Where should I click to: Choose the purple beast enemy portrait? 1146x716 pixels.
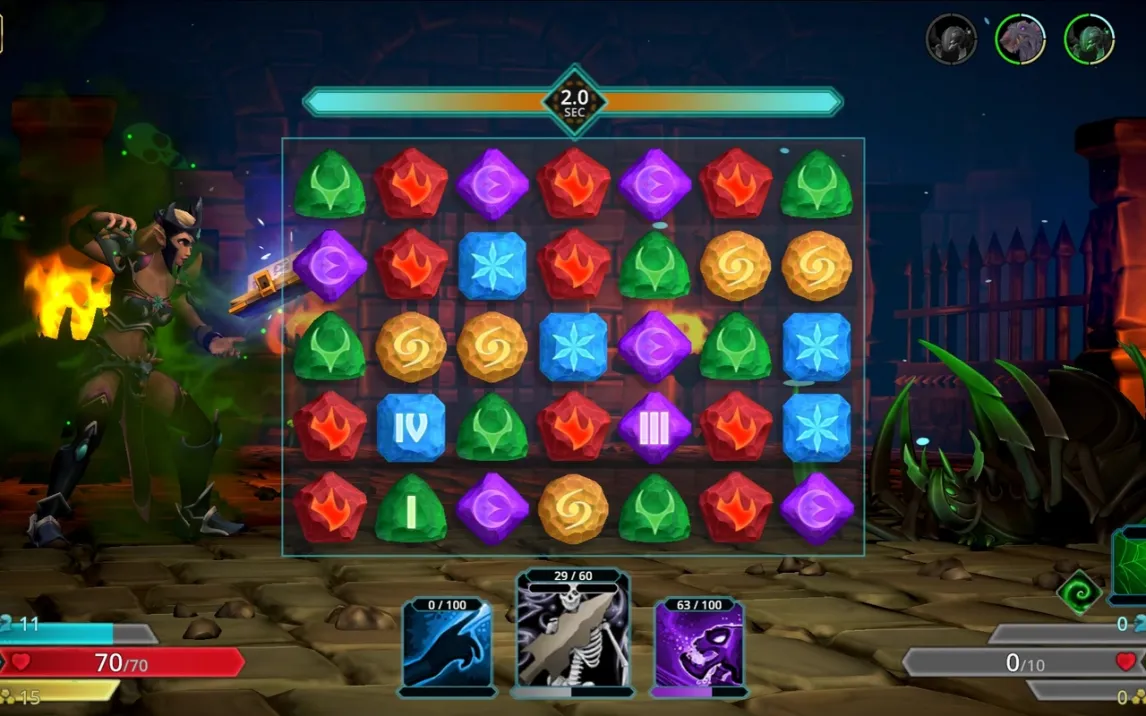(1020, 40)
